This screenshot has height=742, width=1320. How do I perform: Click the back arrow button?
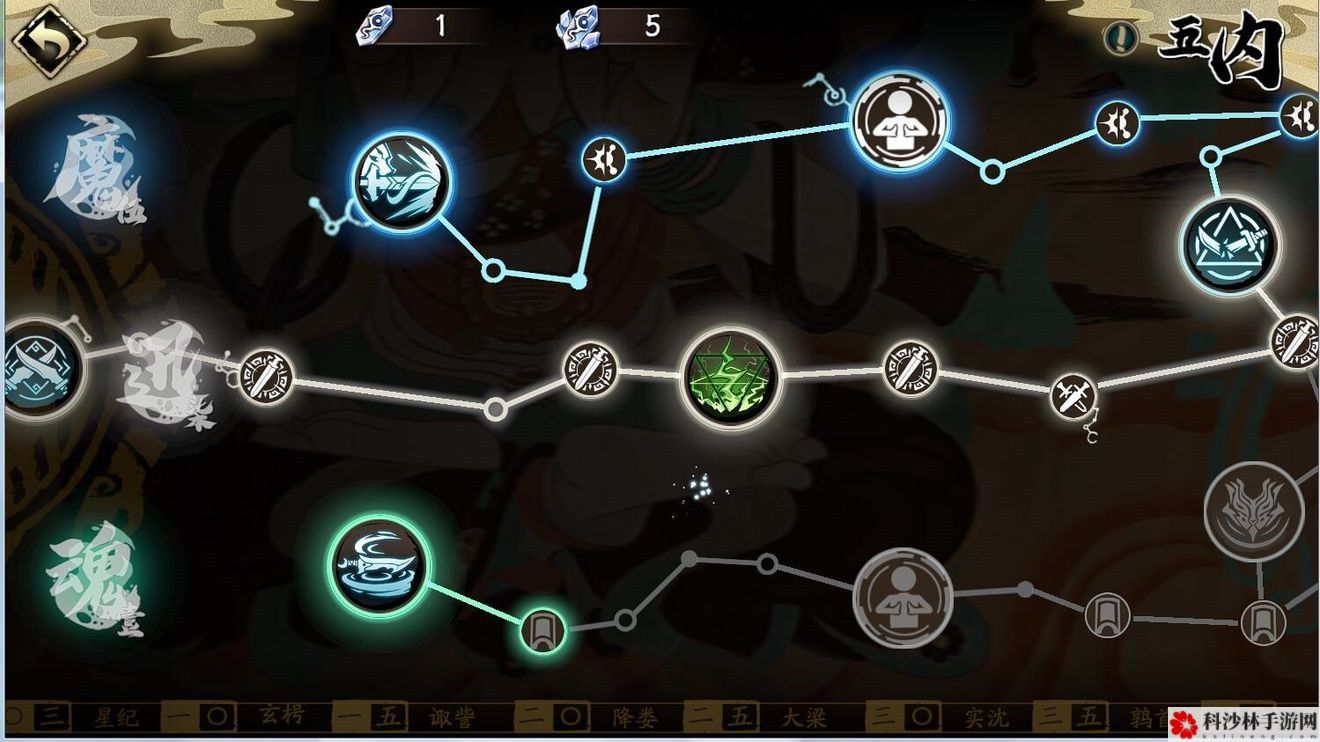pos(48,42)
